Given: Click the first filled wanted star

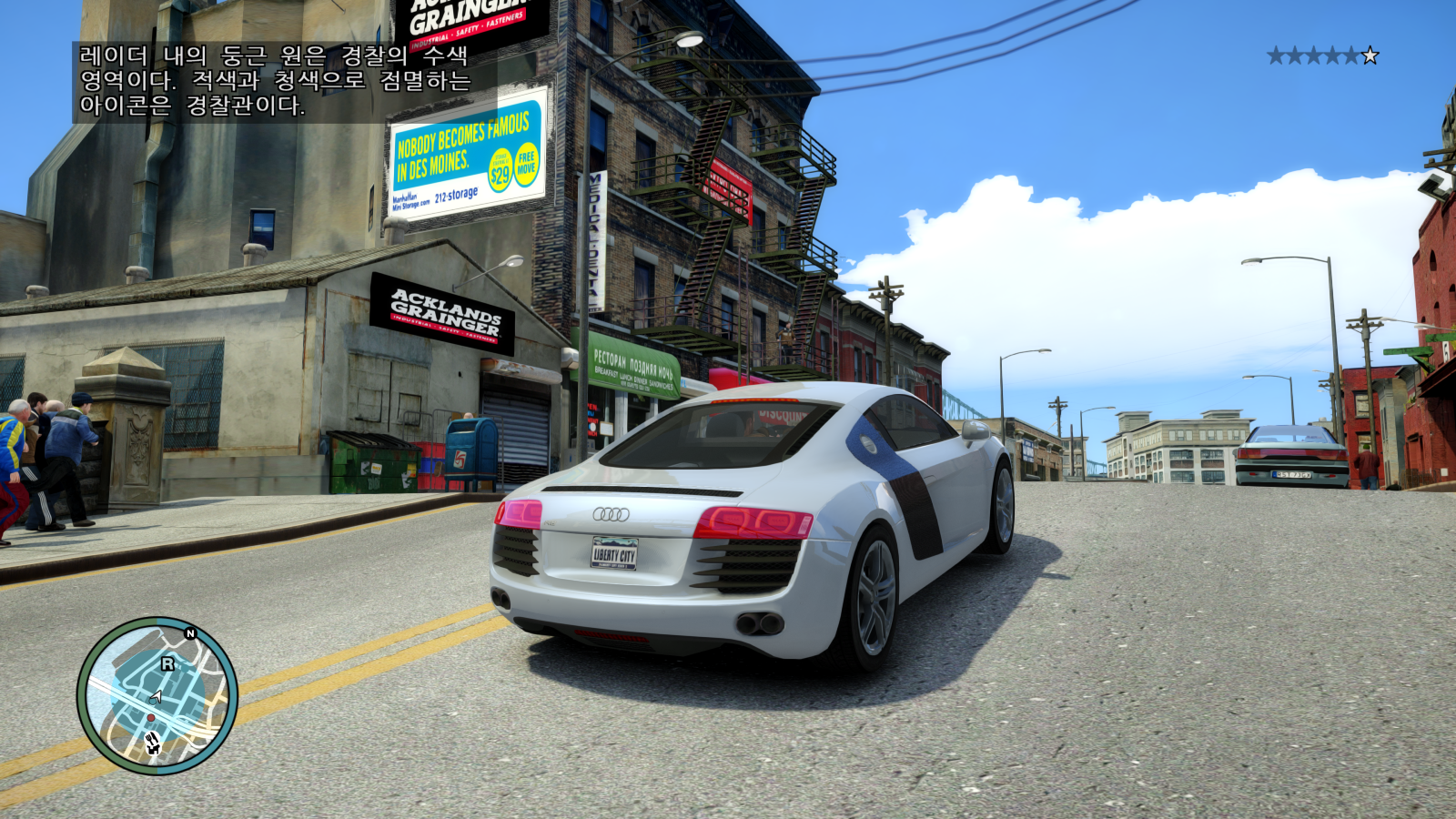Looking at the screenshot, I should (1276, 55).
